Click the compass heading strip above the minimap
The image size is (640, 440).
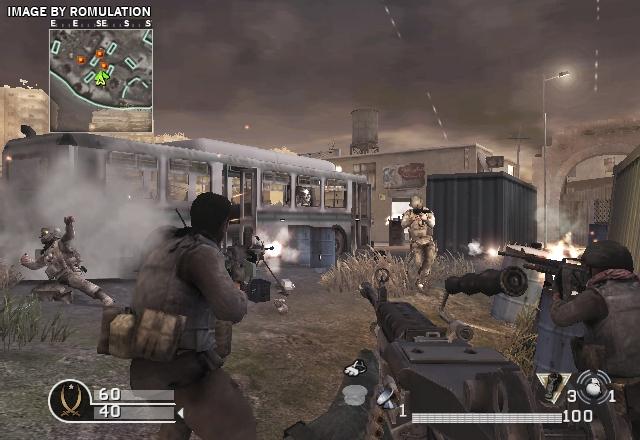pyautogui.click(x=101, y=23)
